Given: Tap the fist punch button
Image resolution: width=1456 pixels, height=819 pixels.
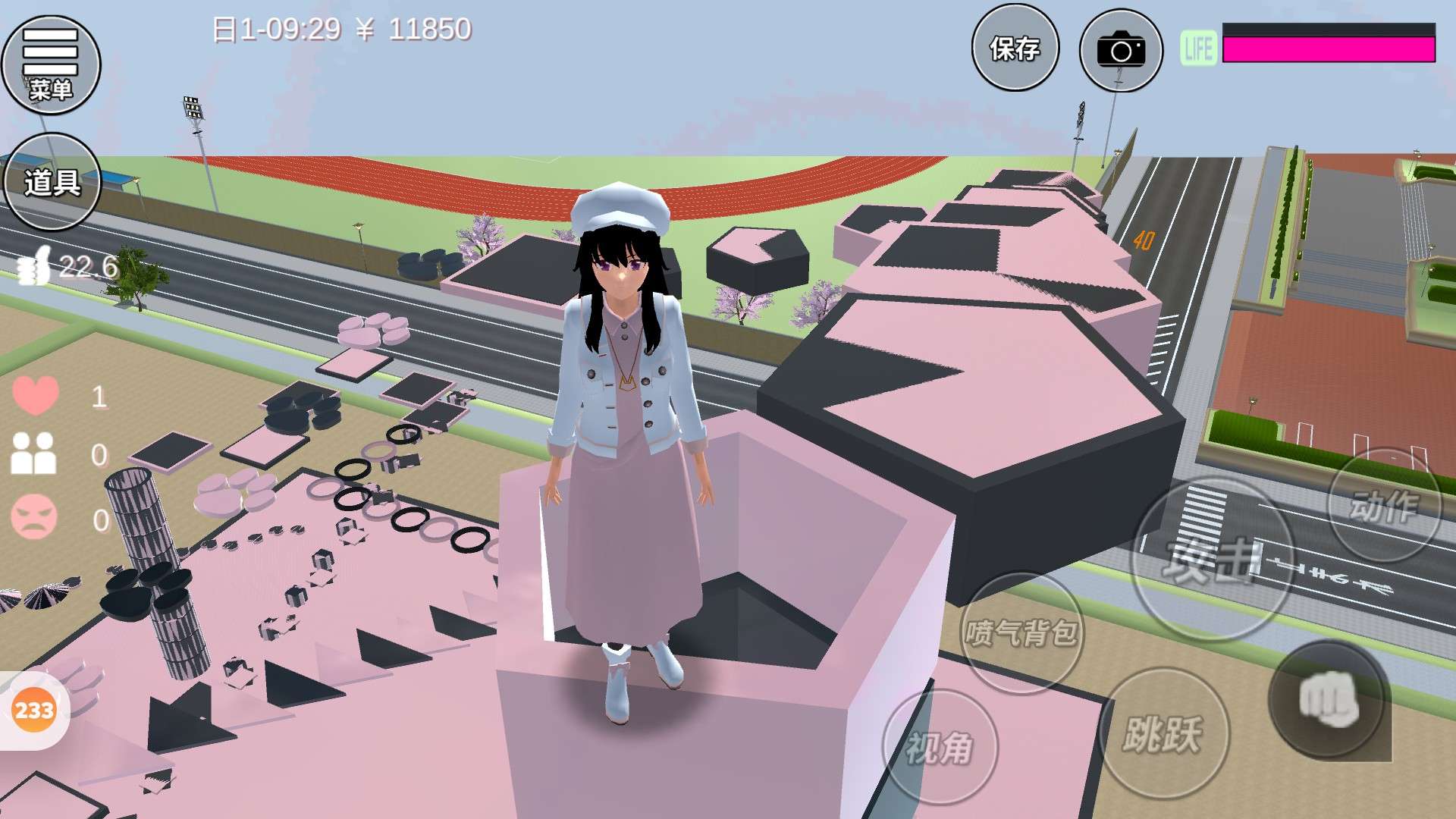Looking at the screenshot, I should [x=1328, y=699].
